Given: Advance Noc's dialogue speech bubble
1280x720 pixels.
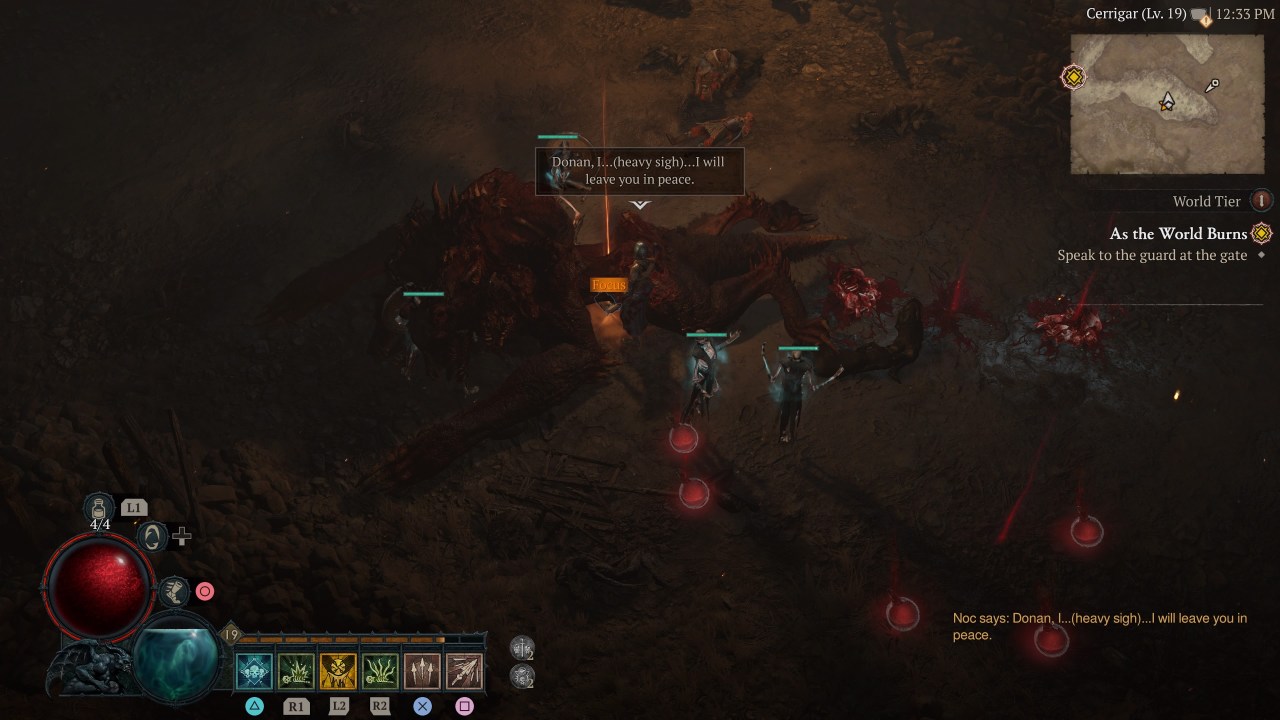Looking at the screenshot, I should (640, 172).
